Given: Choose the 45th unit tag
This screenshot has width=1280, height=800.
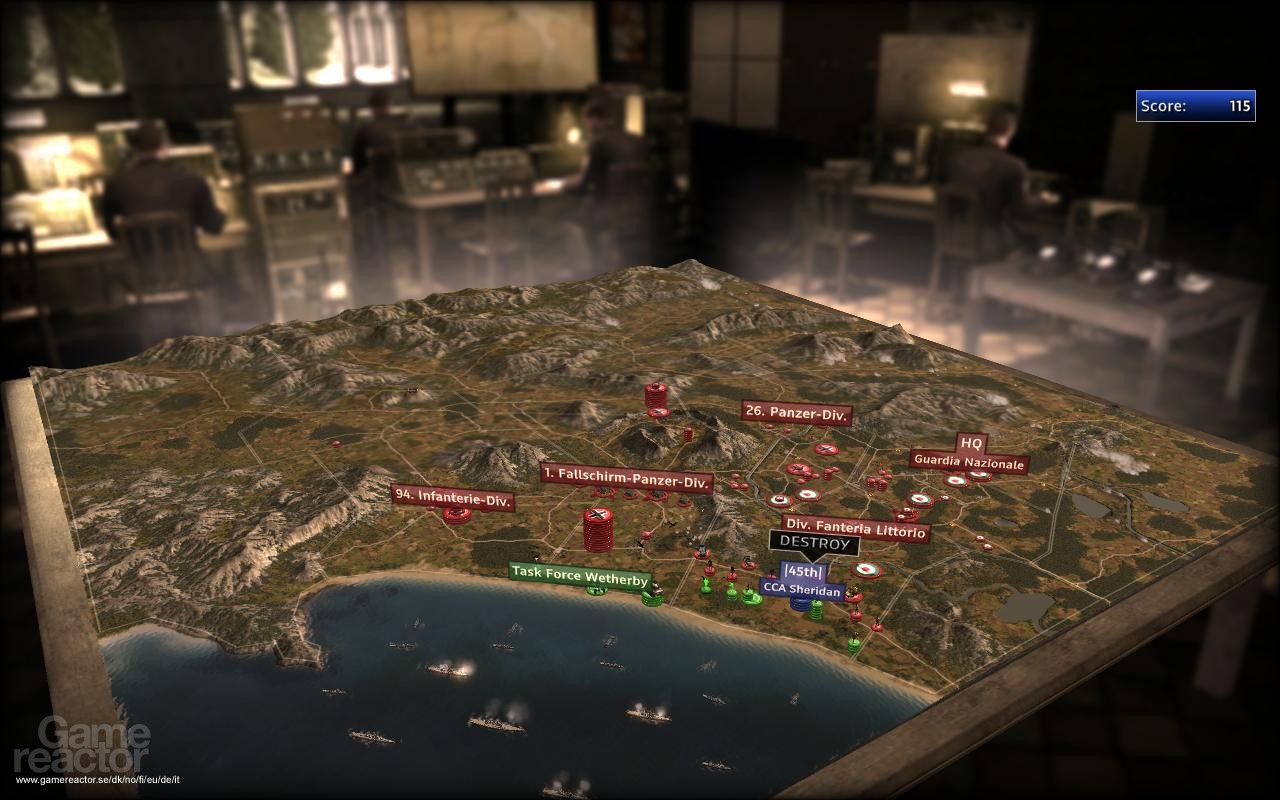Looking at the screenshot, I should (803, 572).
